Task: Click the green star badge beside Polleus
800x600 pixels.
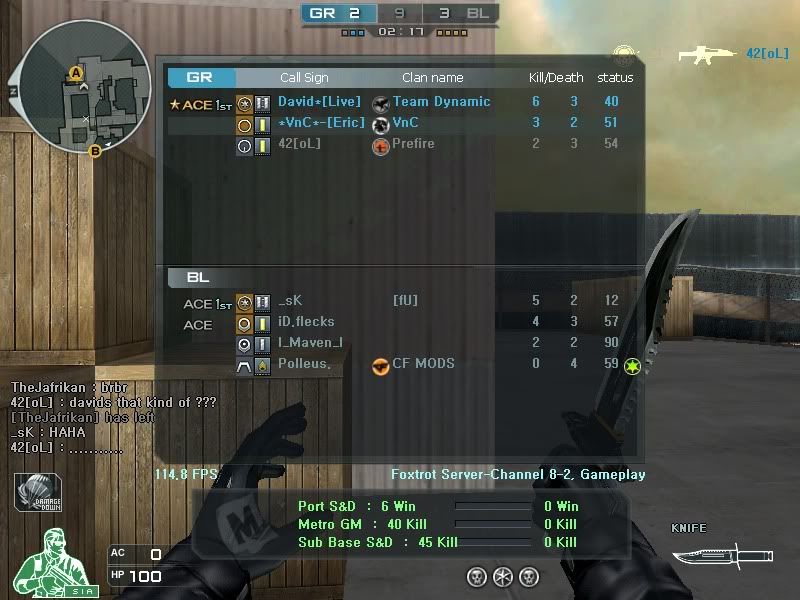Action: (x=631, y=367)
